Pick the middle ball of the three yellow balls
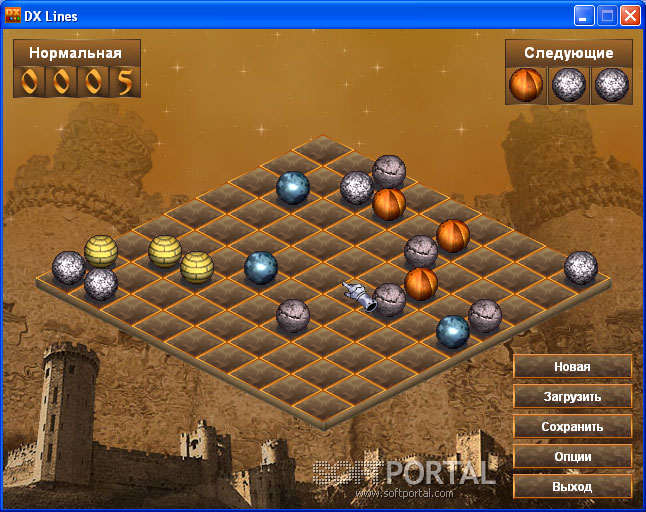The width and height of the screenshot is (646, 512). coord(165,251)
